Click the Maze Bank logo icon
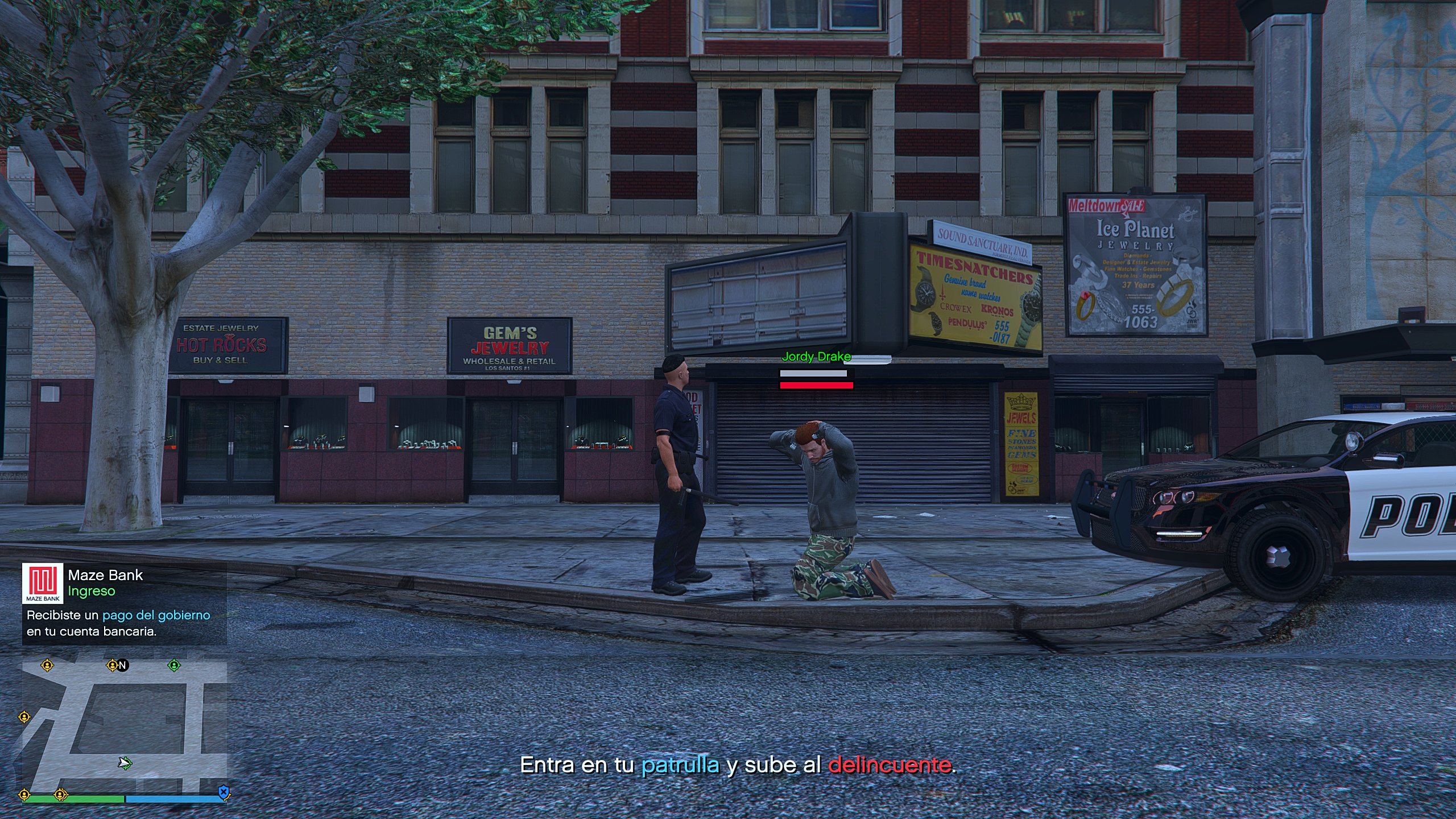Screen dimensions: 1456x819 point(43,583)
